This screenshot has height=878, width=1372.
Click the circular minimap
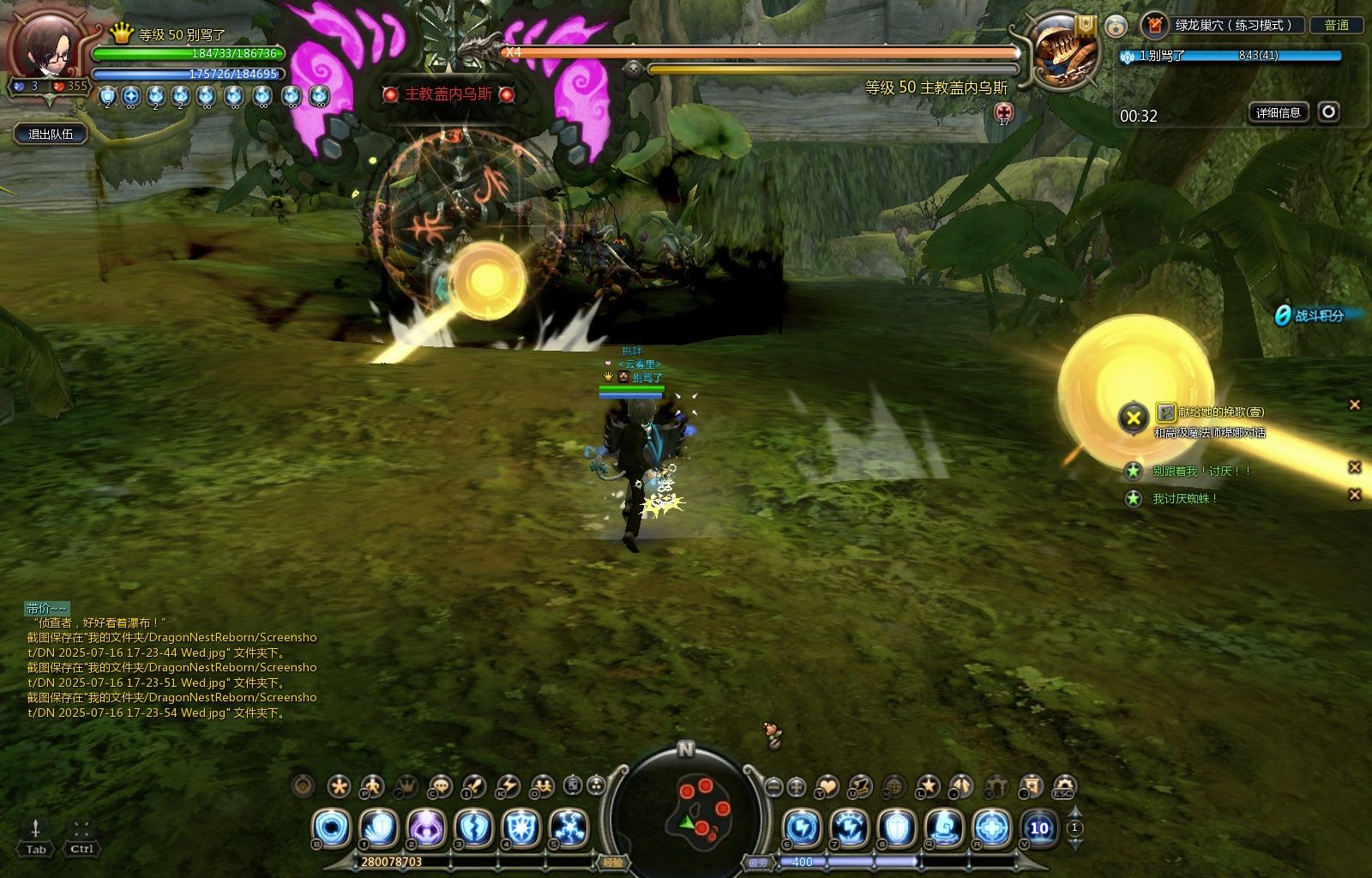click(x=686, y=815)
